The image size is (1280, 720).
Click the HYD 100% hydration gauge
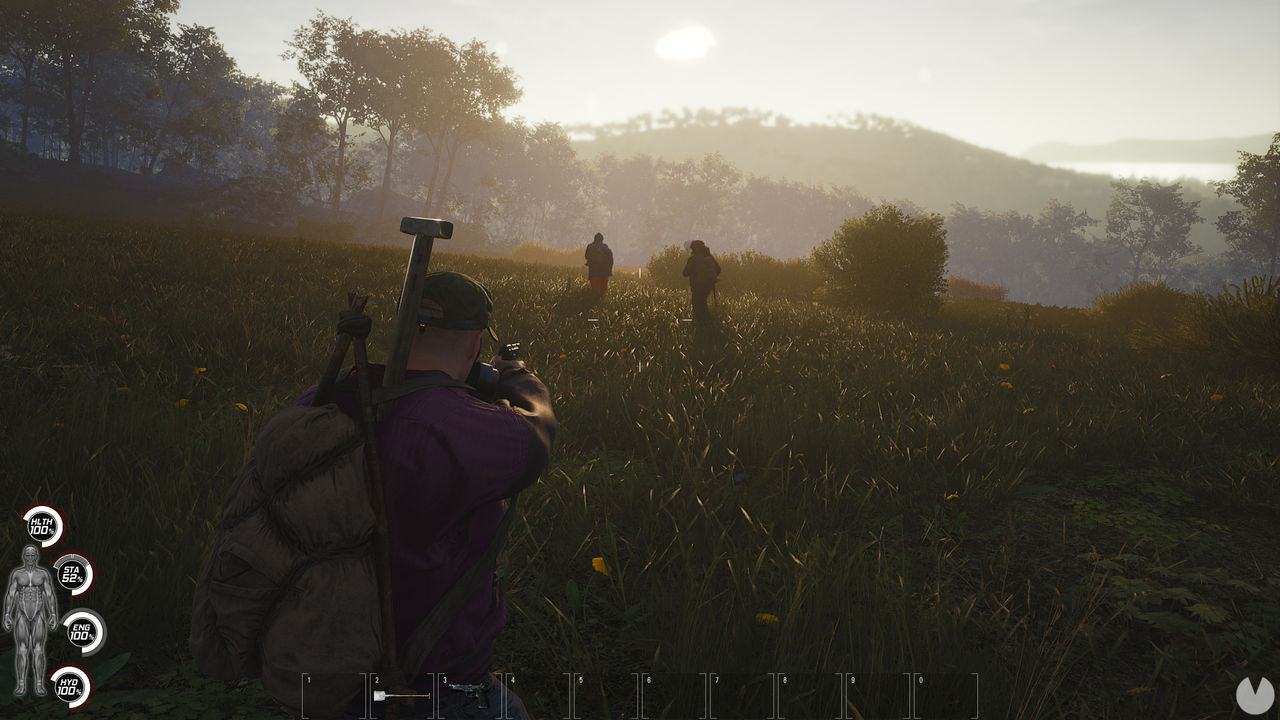pyautogui.click(x=70, y=686)
